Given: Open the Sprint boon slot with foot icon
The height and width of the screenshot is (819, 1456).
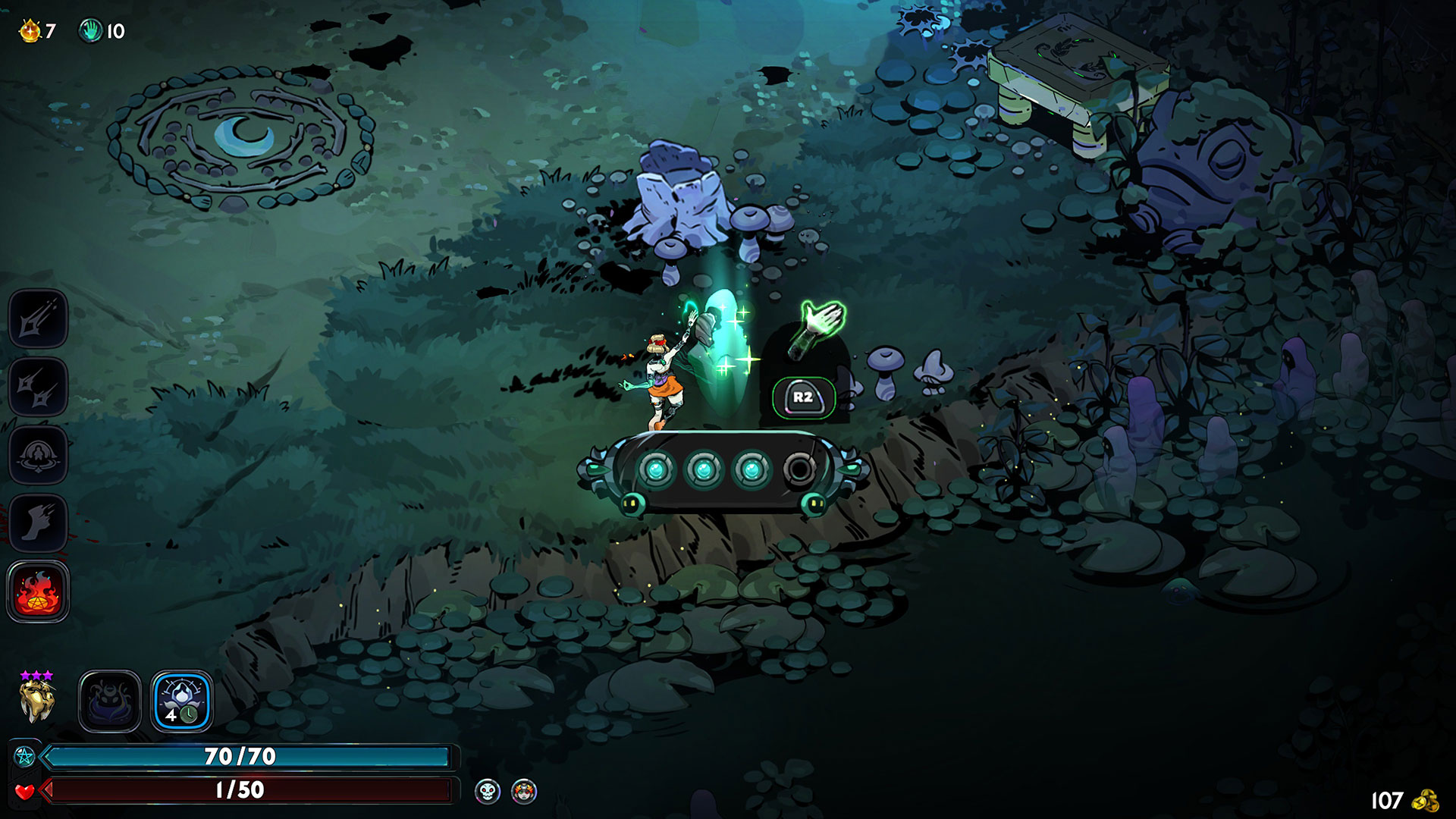Looking at the screenshot, I should click(x=38, y=523).
